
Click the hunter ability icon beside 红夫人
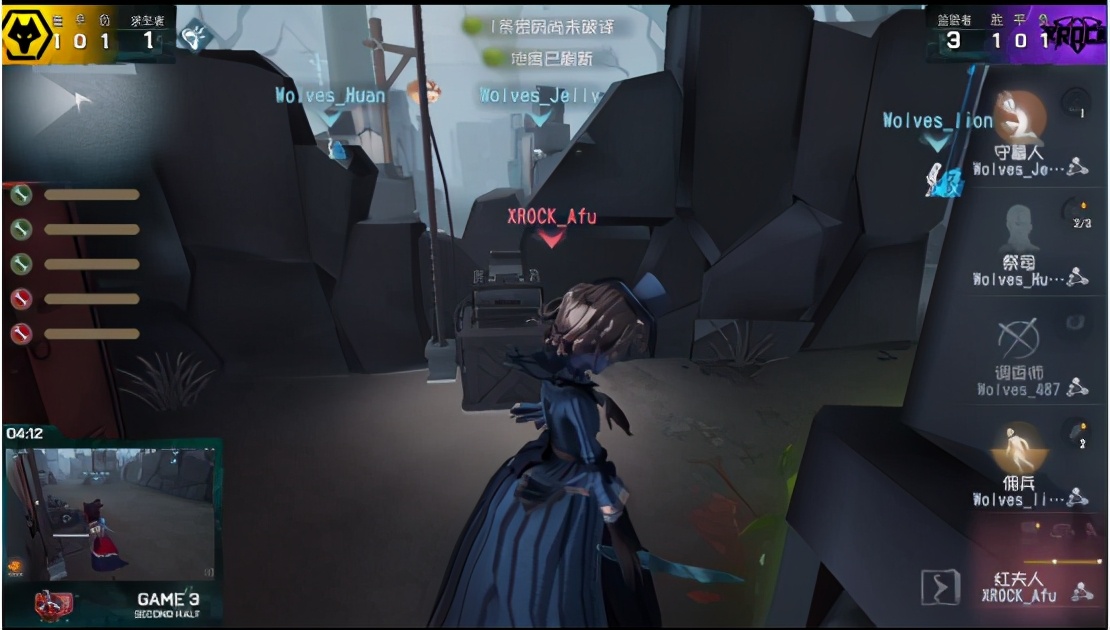click(x=940, y=587)
